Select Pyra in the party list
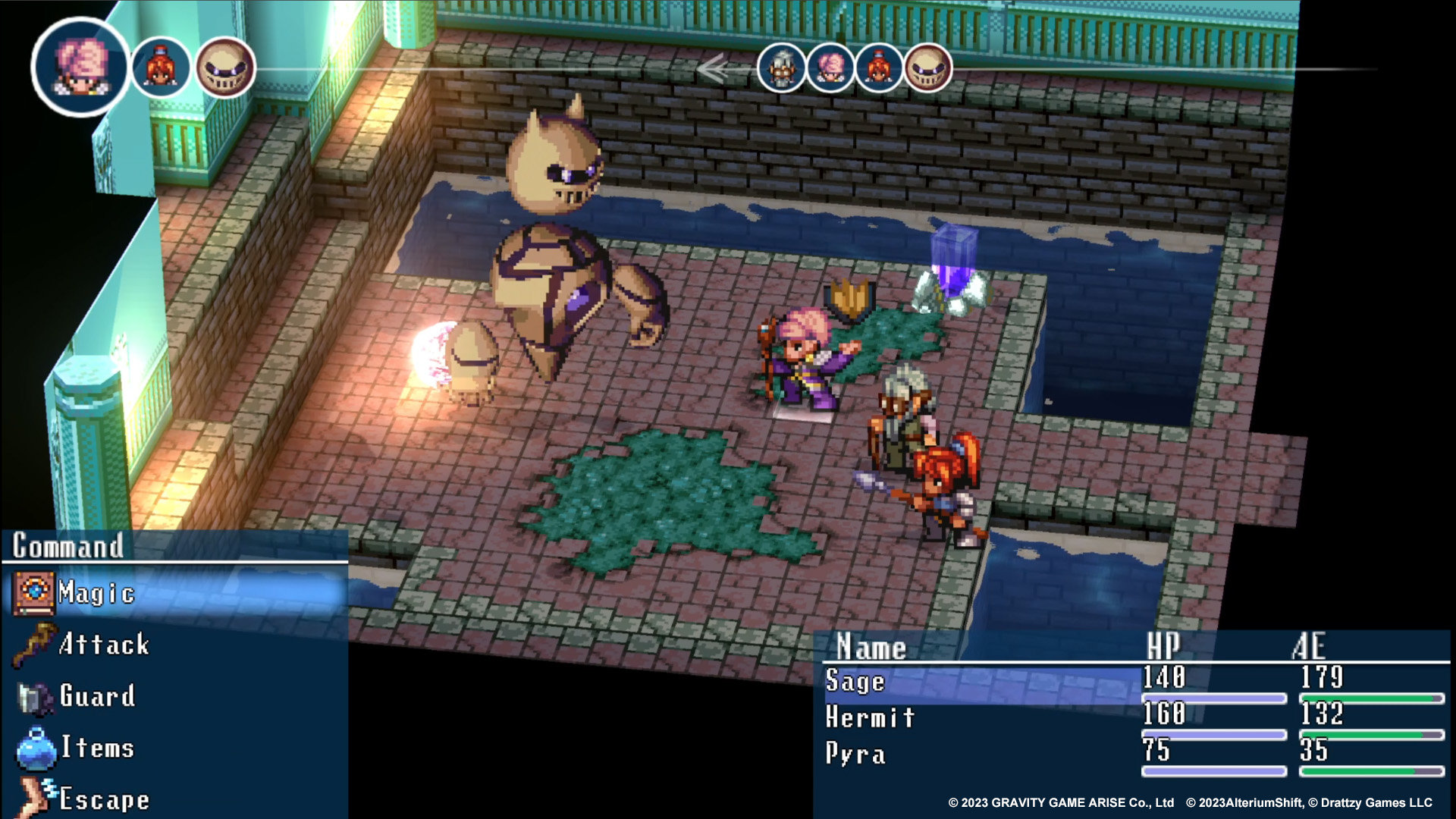 tap(855, 754)
